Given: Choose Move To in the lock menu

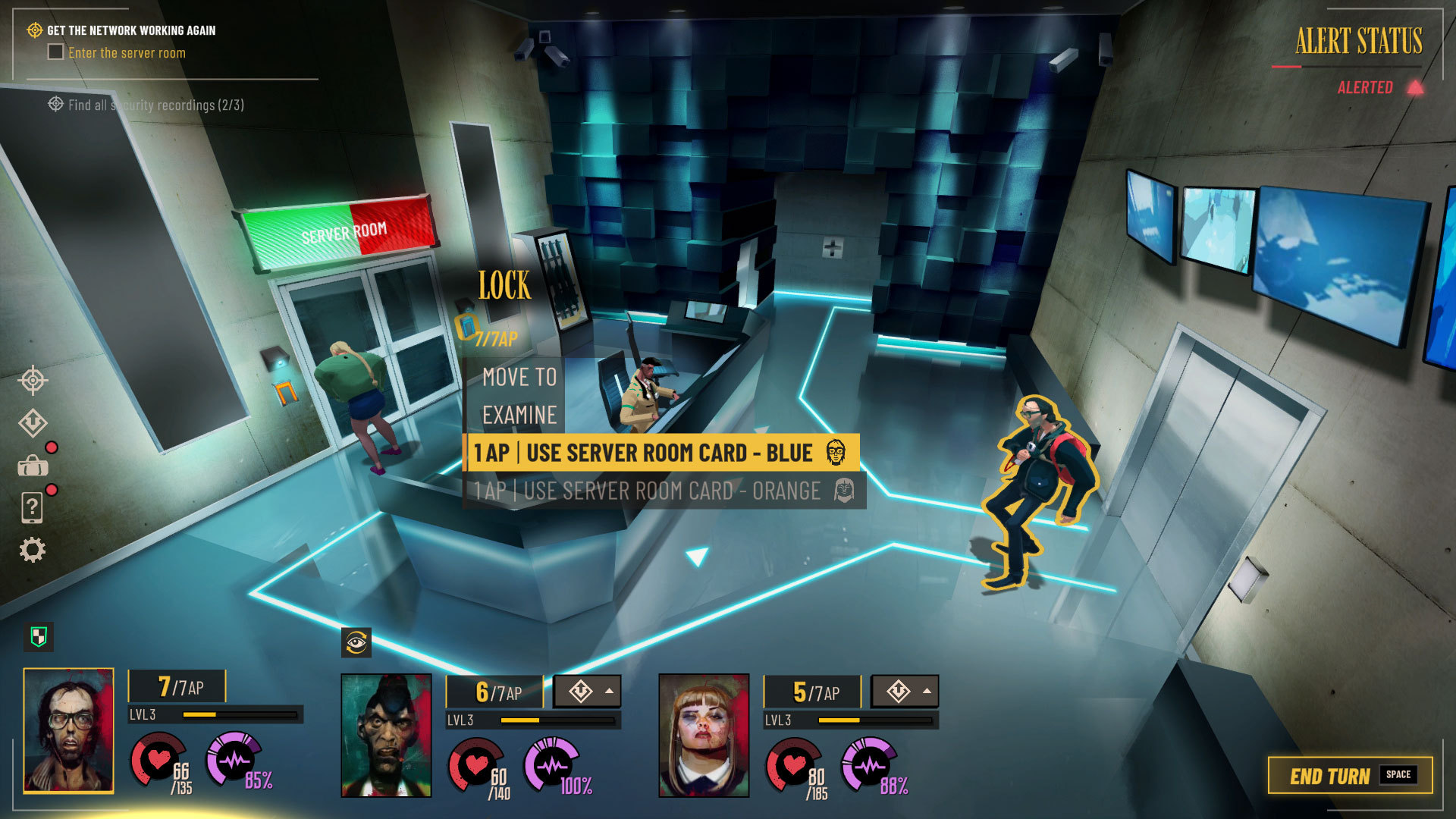Looking at the screenshot, I should coord(519,377).
